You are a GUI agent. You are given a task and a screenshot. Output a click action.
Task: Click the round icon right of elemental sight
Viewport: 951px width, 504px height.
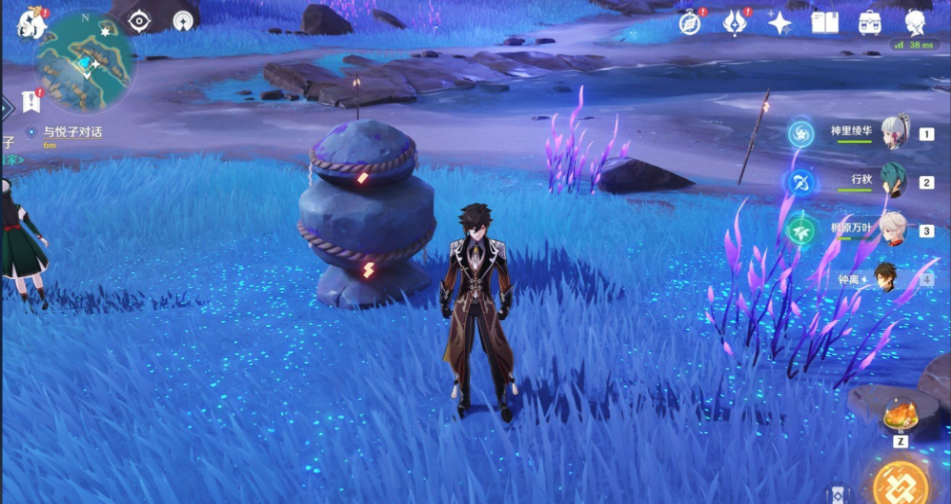coord(183,20)
